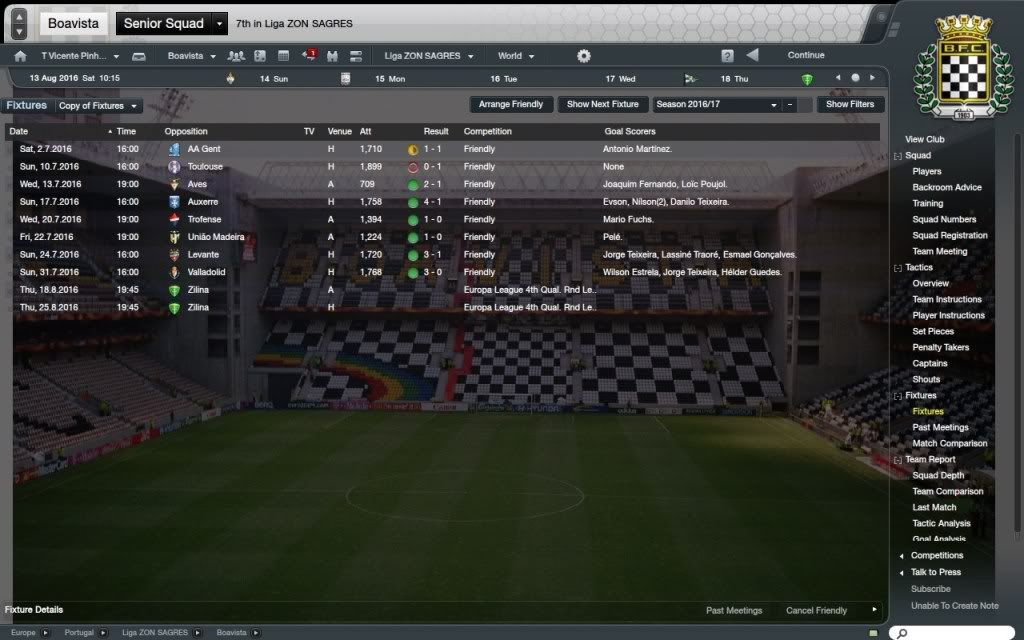Screen dimensions: 1024x640
Task: Open the World menu dropdown
Action: coord(516,56)
